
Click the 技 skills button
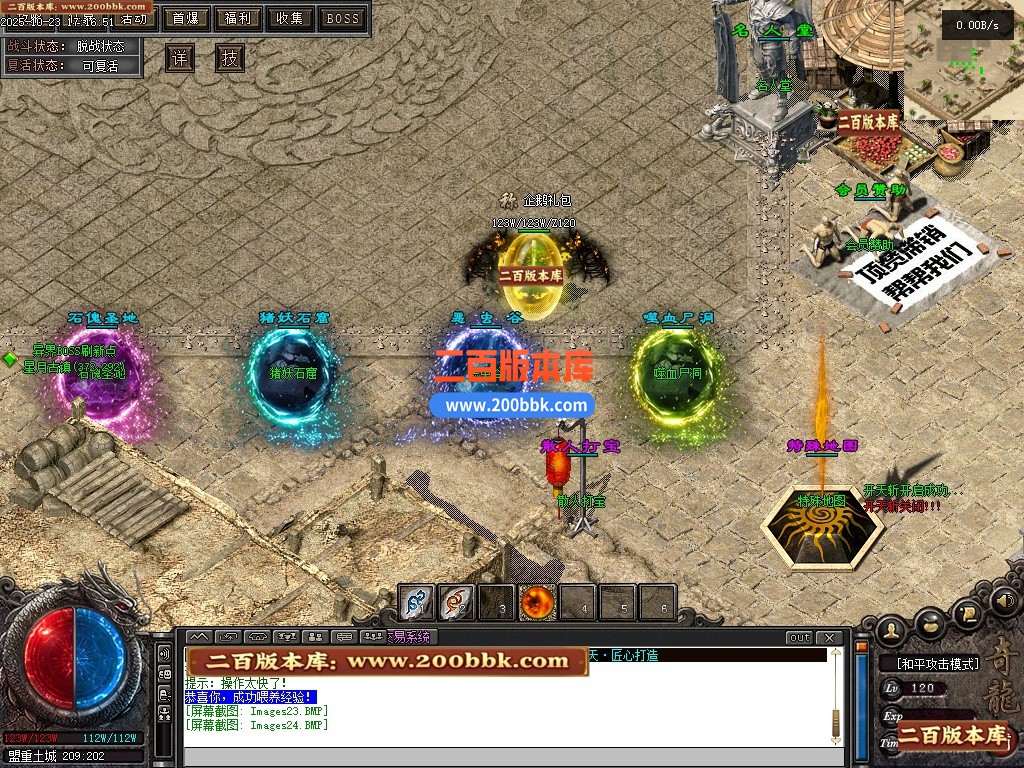coord(230,58)
